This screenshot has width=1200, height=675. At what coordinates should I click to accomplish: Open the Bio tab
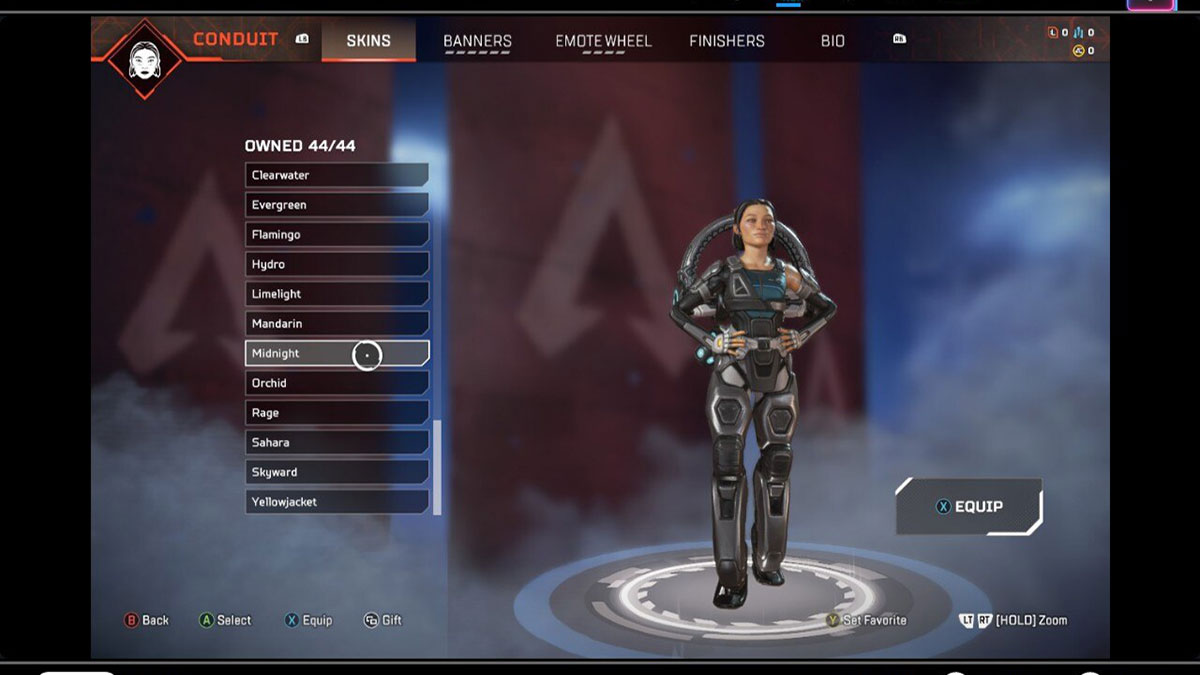click(832, 41)
